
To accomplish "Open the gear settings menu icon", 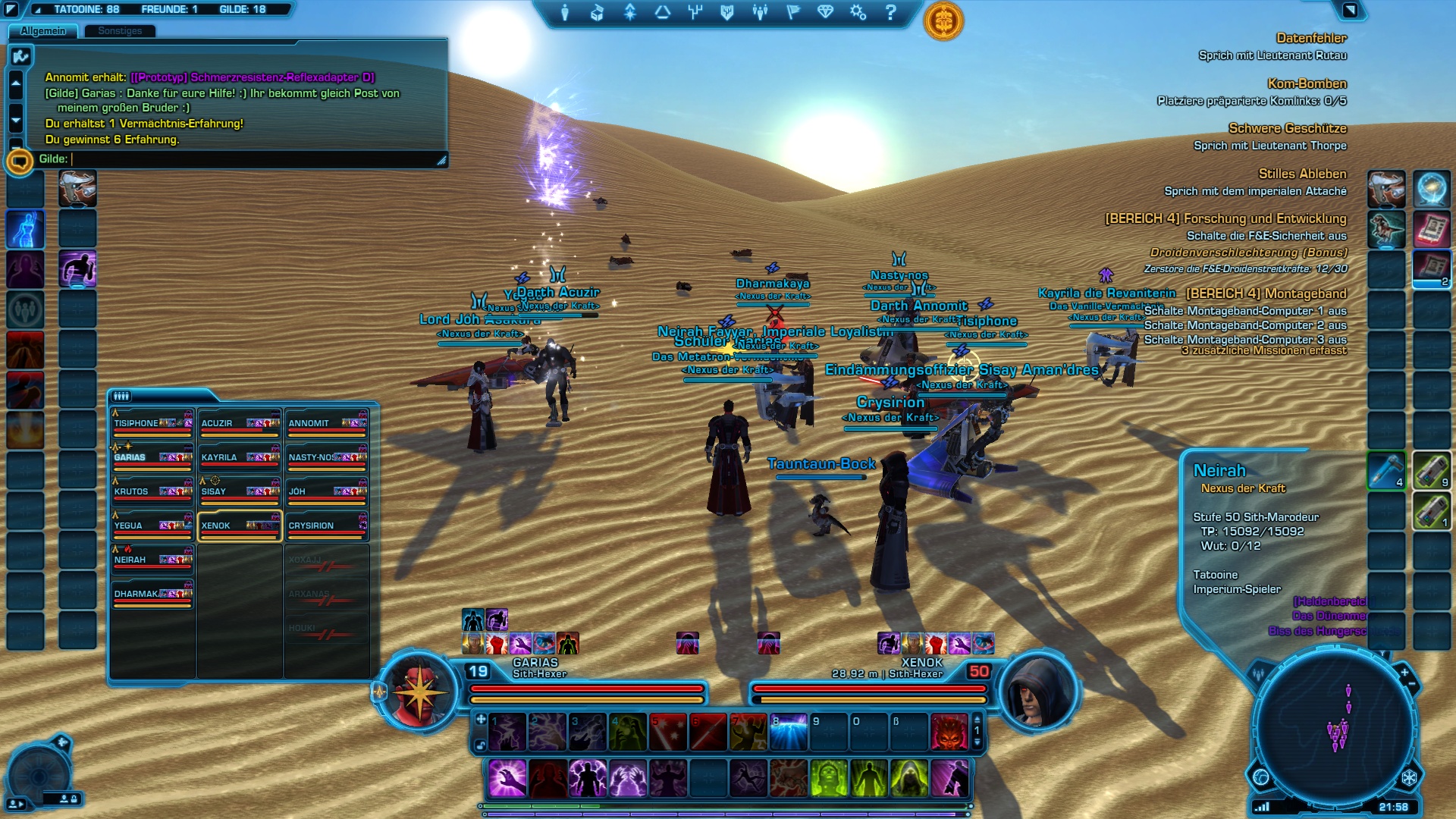I will (x=858, y=13).
